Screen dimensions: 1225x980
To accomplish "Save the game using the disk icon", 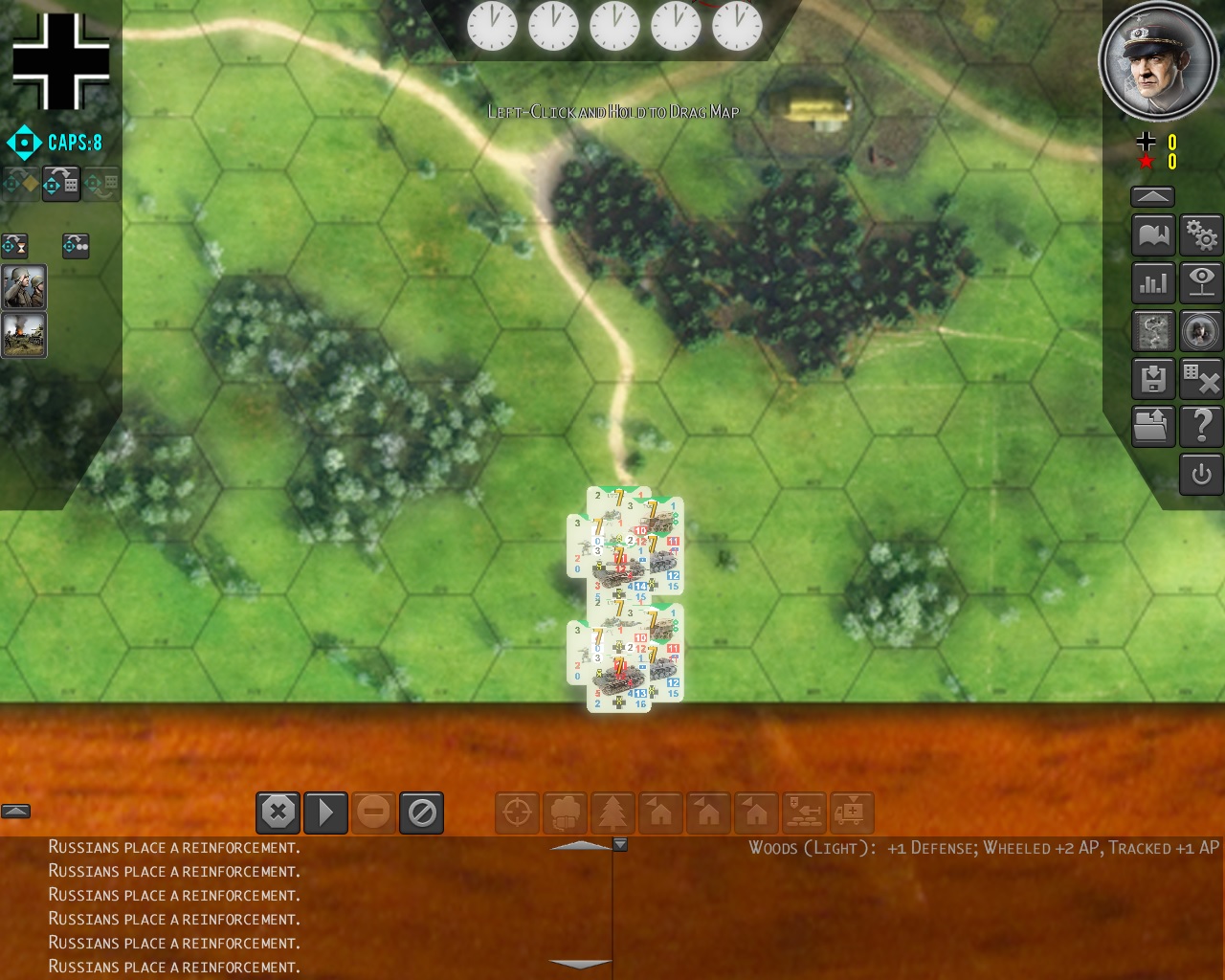I will pos(1153,378).
